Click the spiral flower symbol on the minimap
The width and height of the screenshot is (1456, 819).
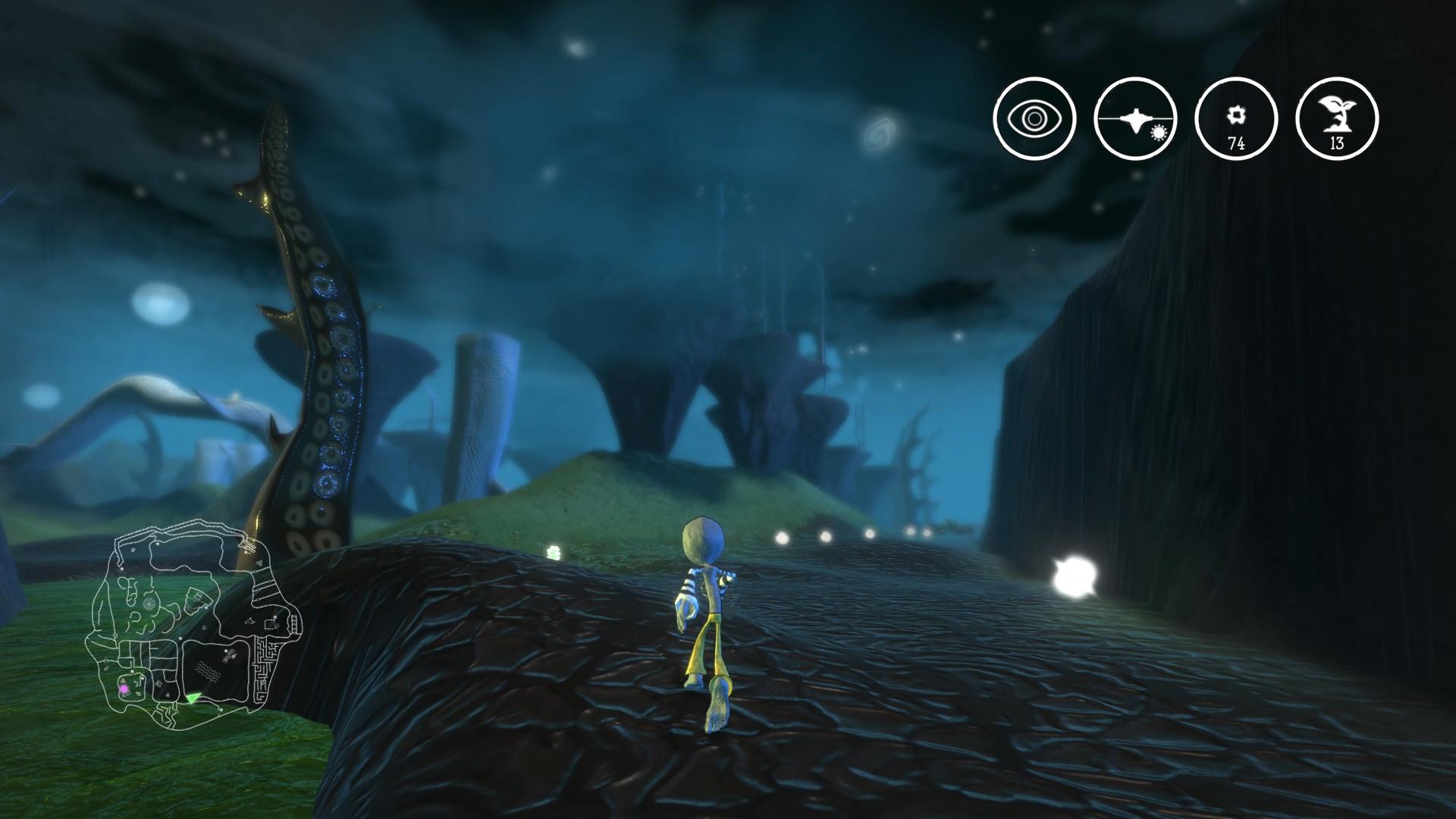tap(149, 603)
